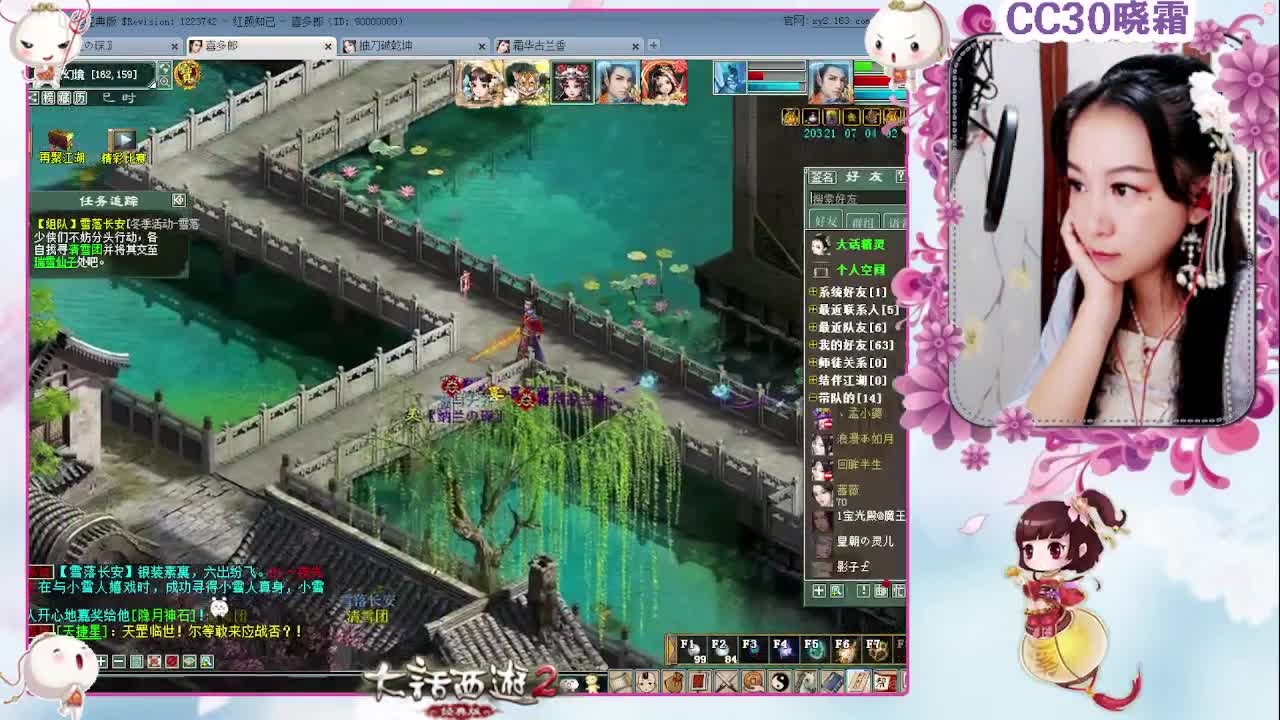Open the 大话精灵 assistant in the friend panel
The height and width of the screenshot is (720, 1280).
click(x=858, y=245)
